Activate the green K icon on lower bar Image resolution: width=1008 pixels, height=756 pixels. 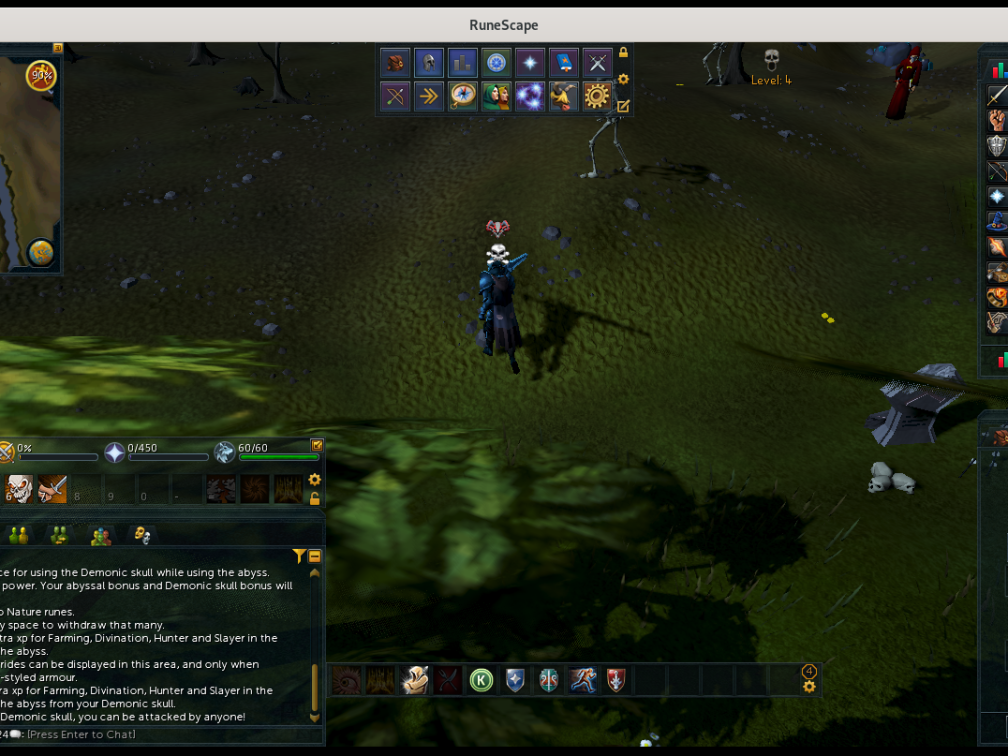(x=482, y=680)
